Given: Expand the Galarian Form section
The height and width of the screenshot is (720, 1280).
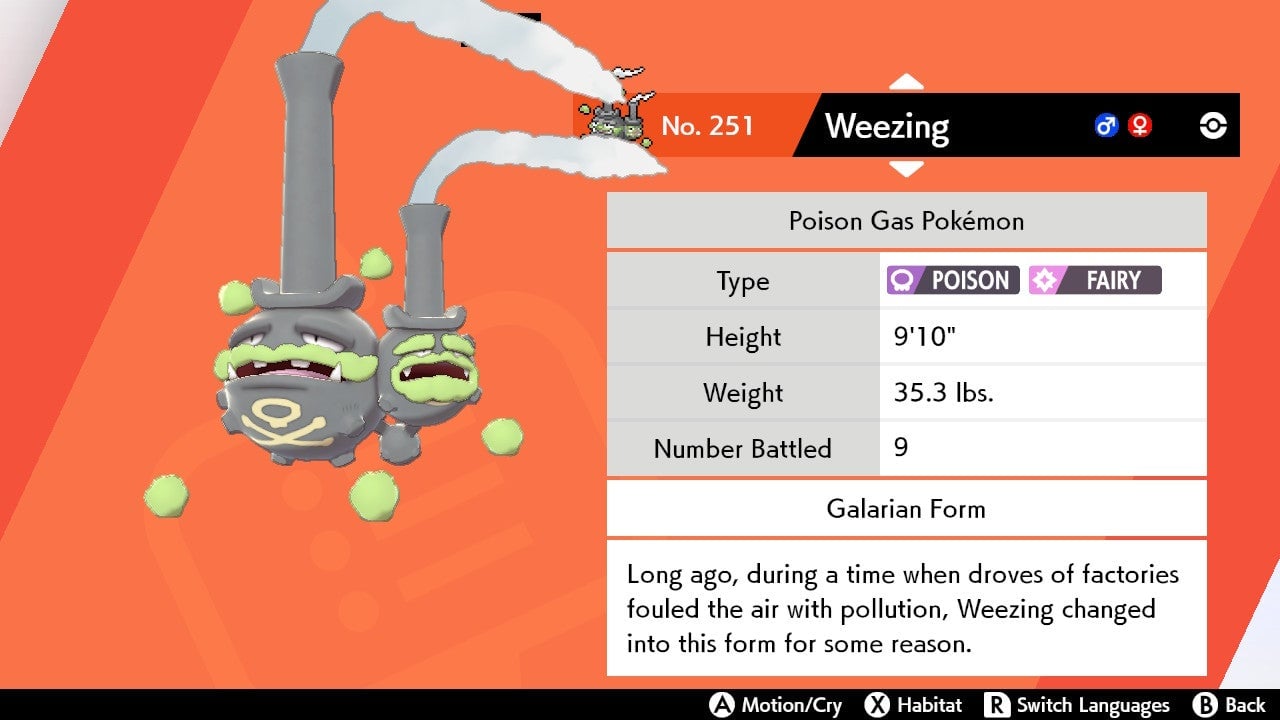Looking at the screenshot, I should coord(906,509).
